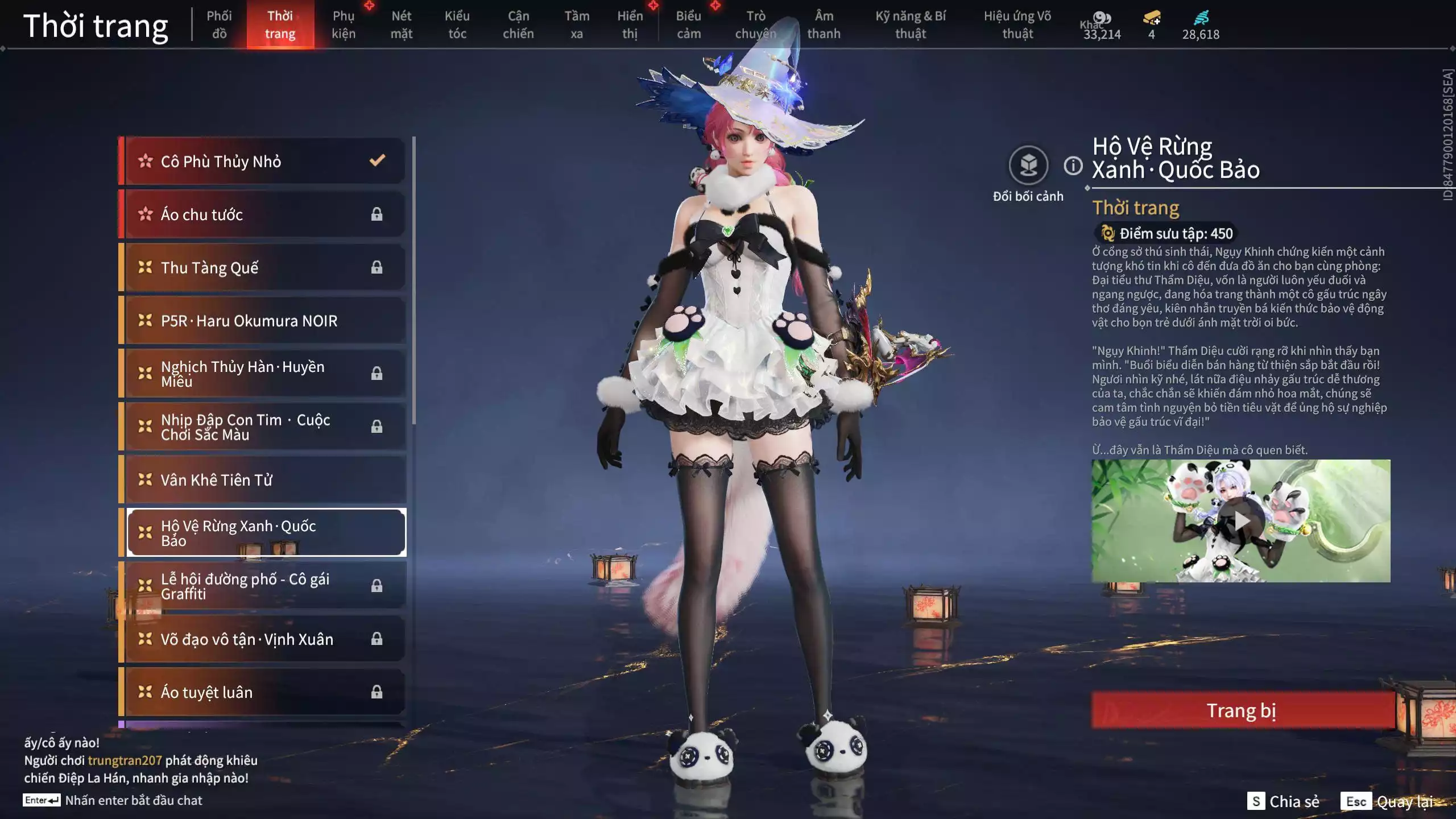Change the background with Đổi bối cảnh
This screenshot has width=1456, height=819.
(x=1028, y=166)
